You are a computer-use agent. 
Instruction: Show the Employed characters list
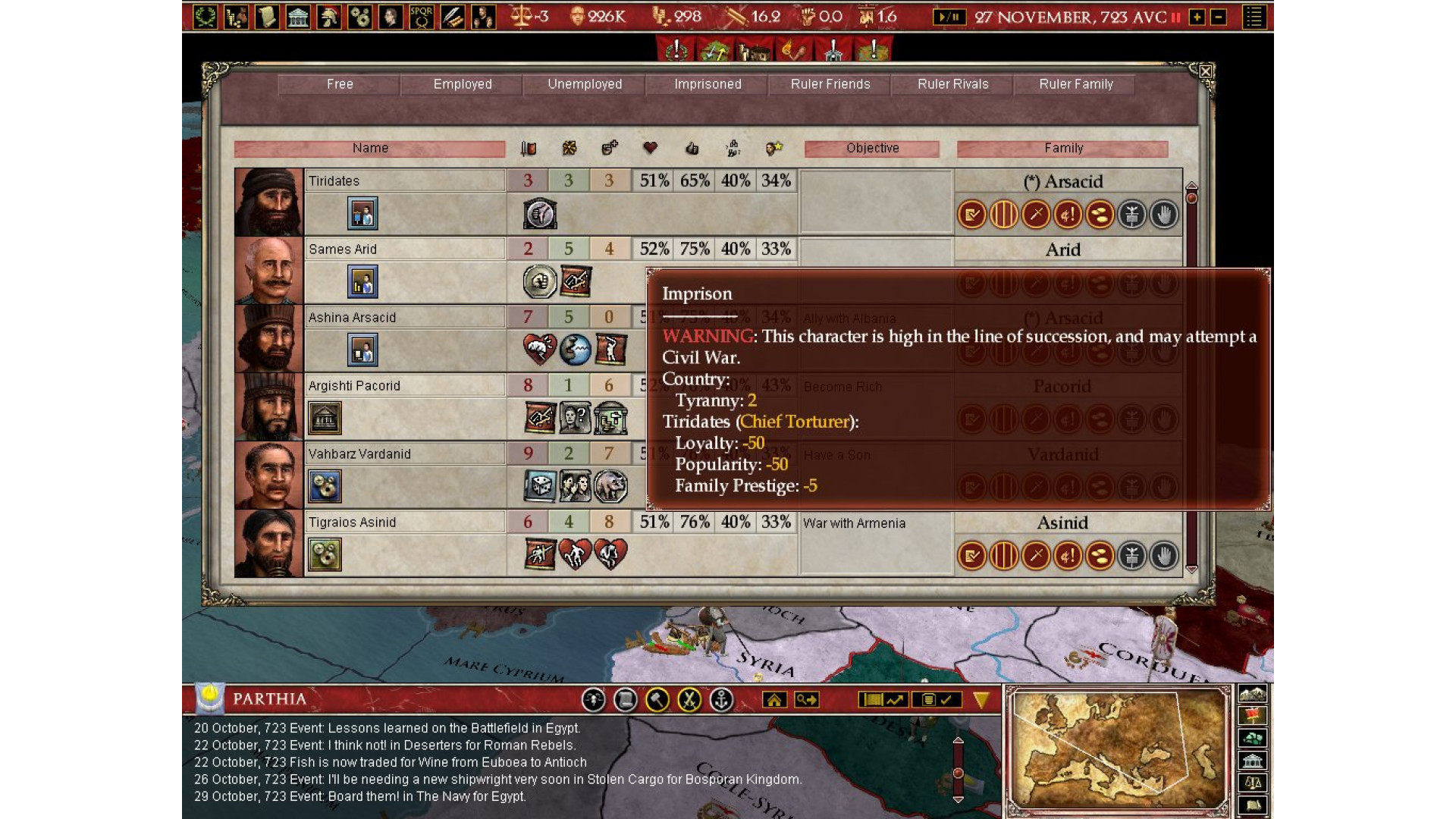(462, 84)
